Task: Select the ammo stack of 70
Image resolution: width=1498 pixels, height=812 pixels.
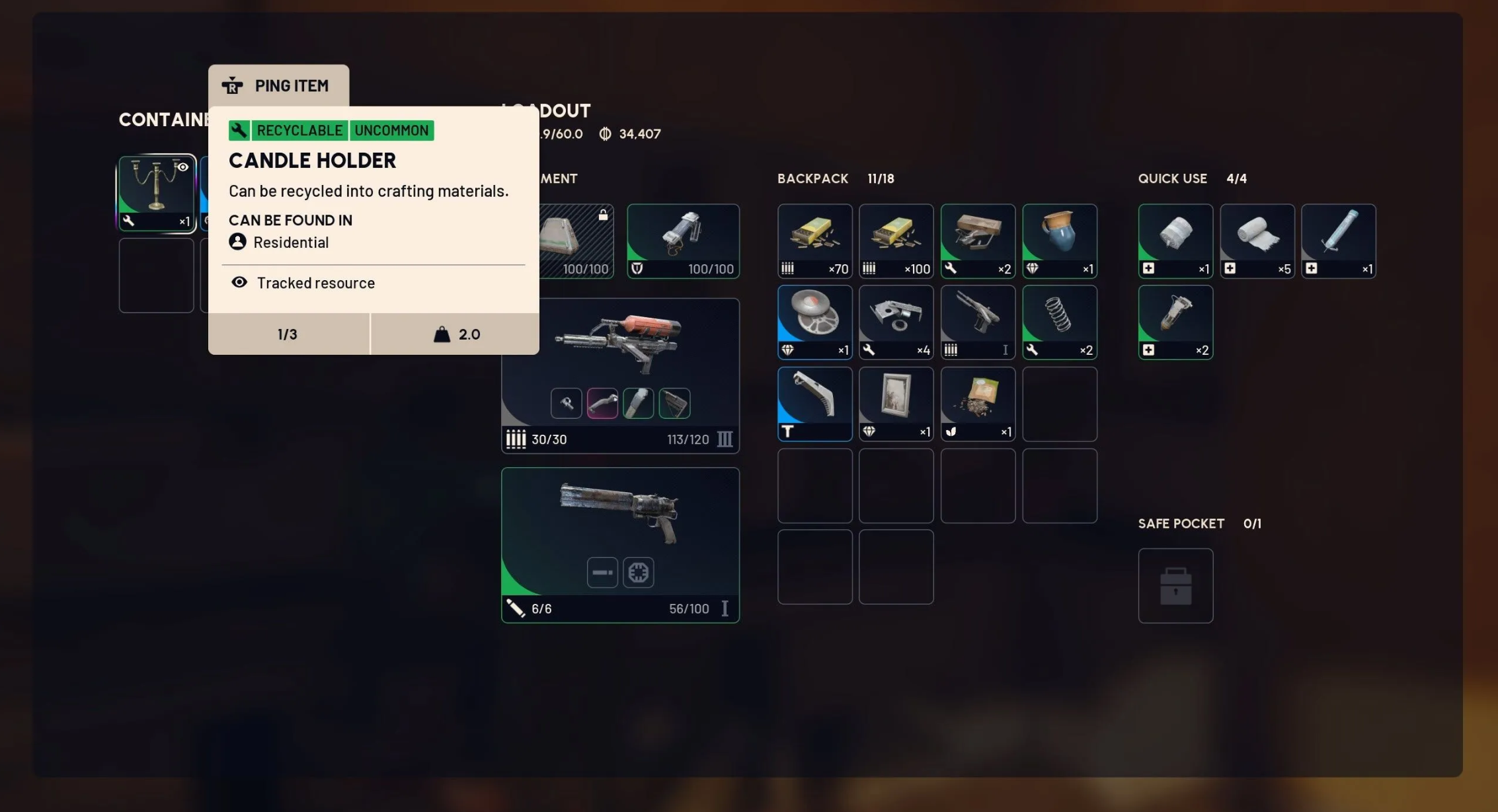Action: pos(814,241)
